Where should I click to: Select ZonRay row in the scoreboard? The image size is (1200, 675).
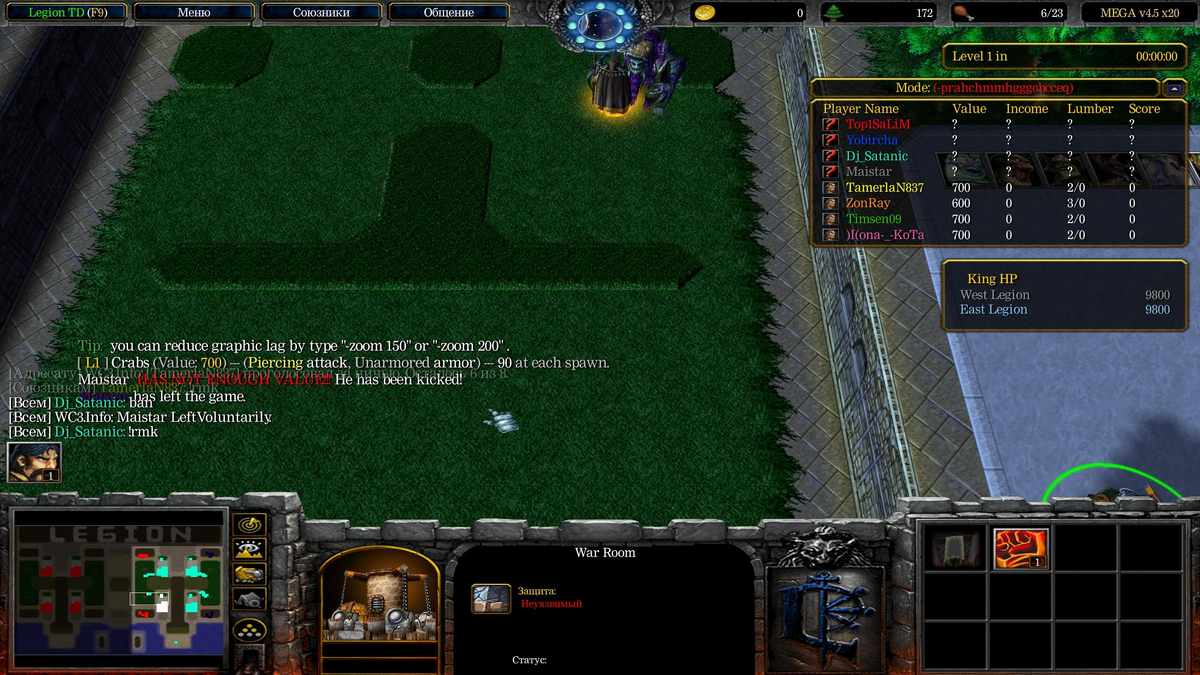click(x=867, y=203)
